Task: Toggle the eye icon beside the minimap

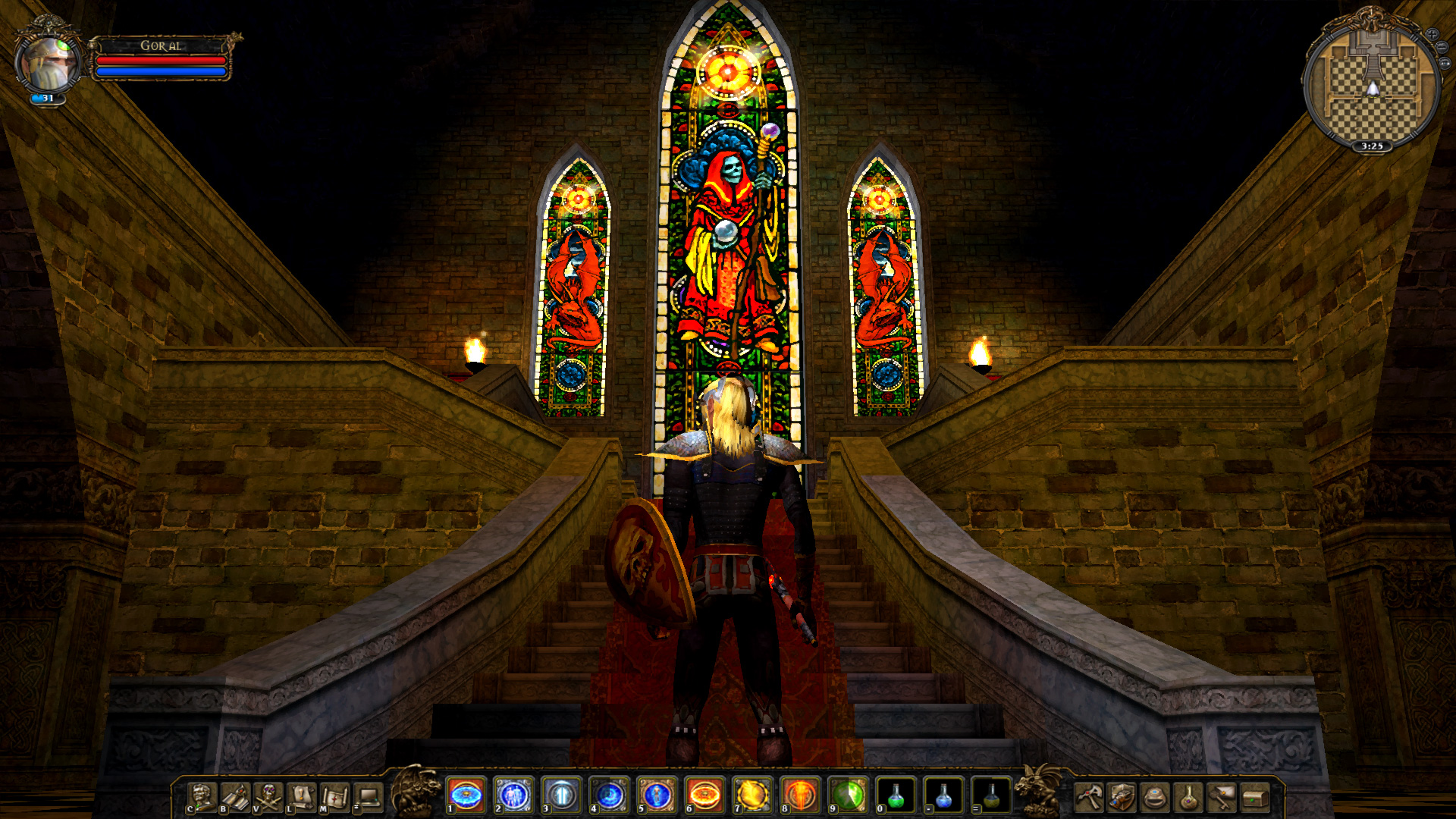Action: pyautogui.click(x=1445, y=64)
